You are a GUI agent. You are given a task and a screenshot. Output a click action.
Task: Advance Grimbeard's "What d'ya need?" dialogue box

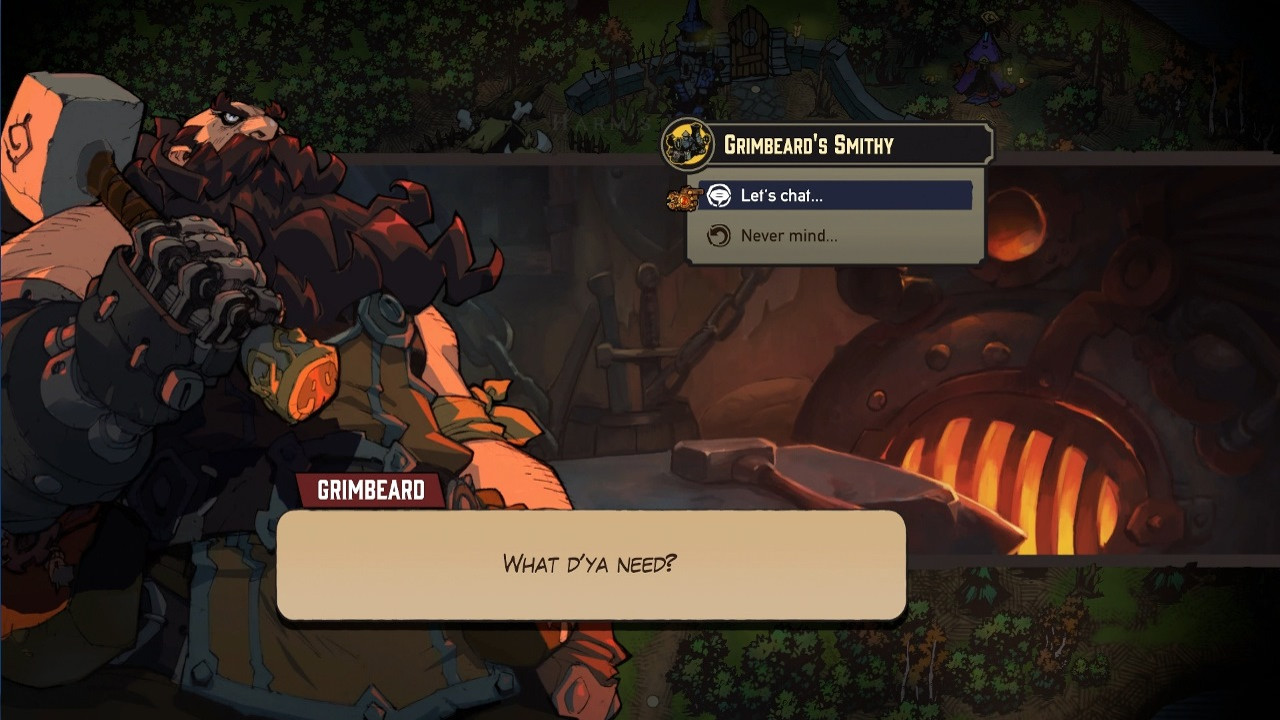coord(591,564)
